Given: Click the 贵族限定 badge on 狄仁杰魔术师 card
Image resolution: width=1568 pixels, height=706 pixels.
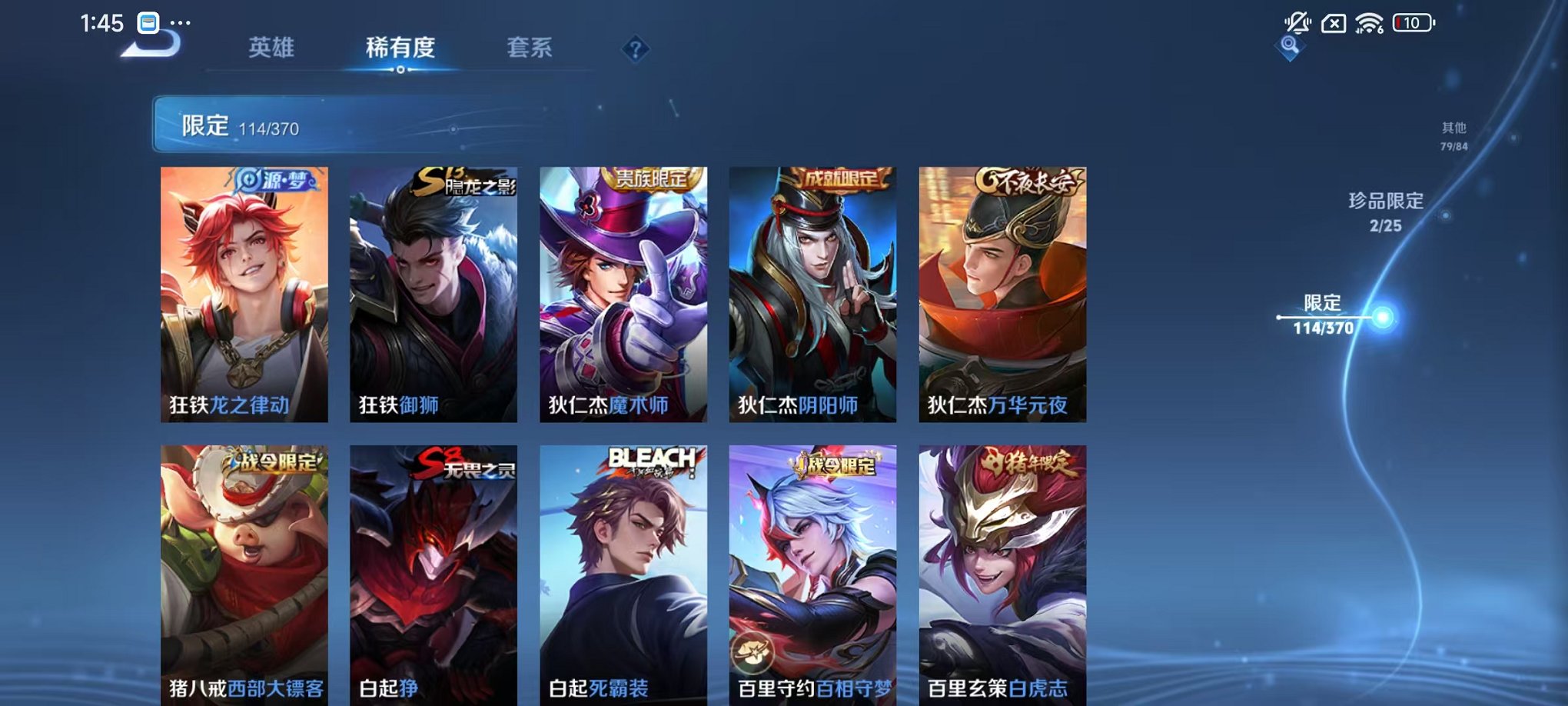Looking at the screenshot, I should tap(655, 178).
